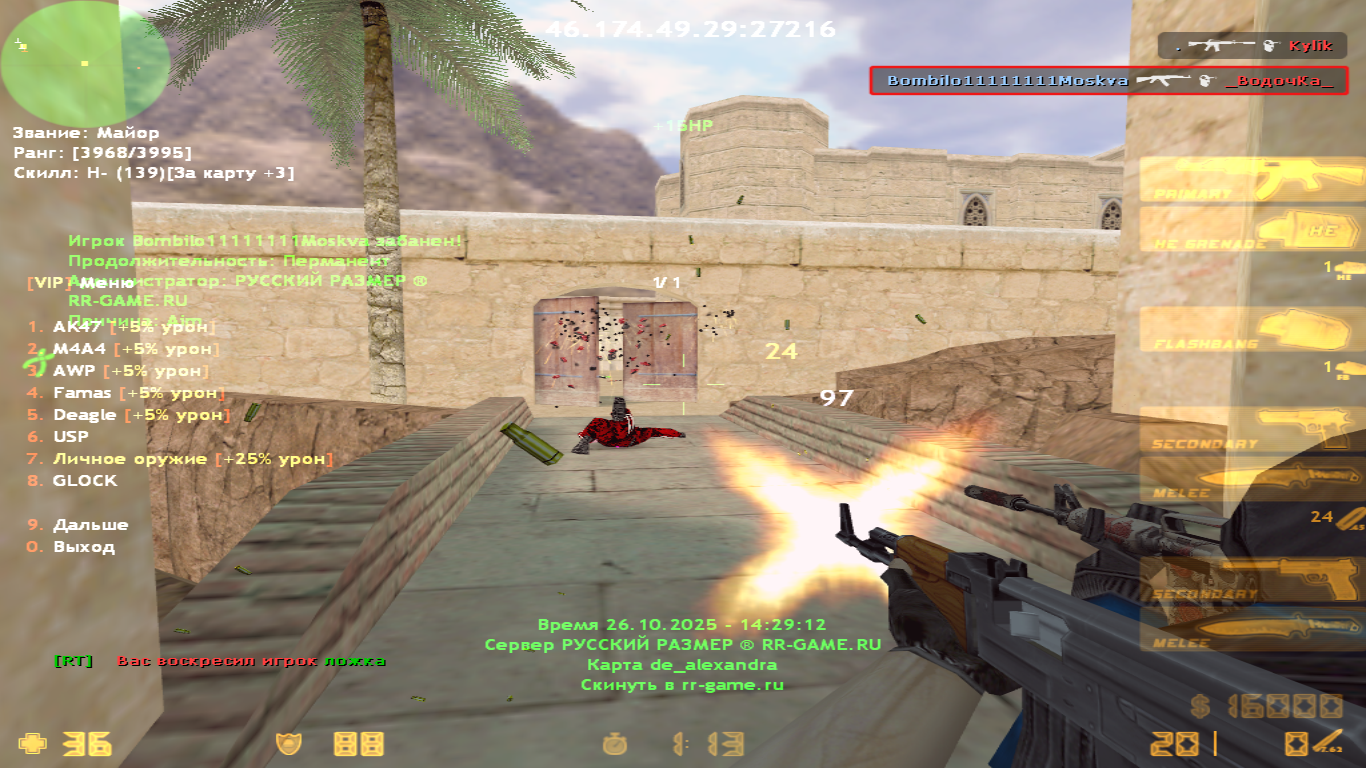Select the USP menu entry
Screen dimensions: 1366x768
click(x=70, y=437)
